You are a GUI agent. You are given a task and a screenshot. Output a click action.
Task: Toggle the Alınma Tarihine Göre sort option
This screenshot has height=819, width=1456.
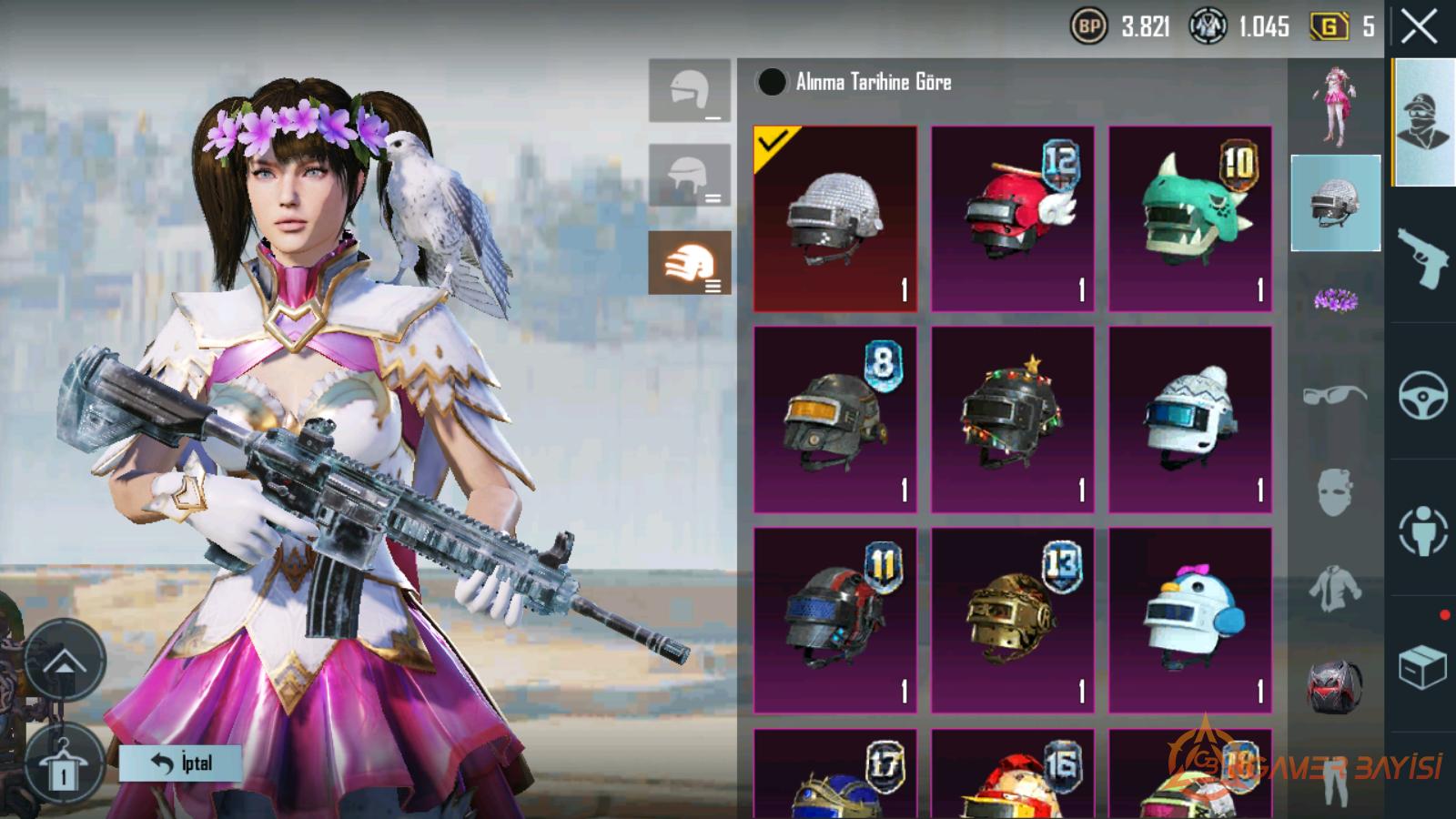coord(772,82)
